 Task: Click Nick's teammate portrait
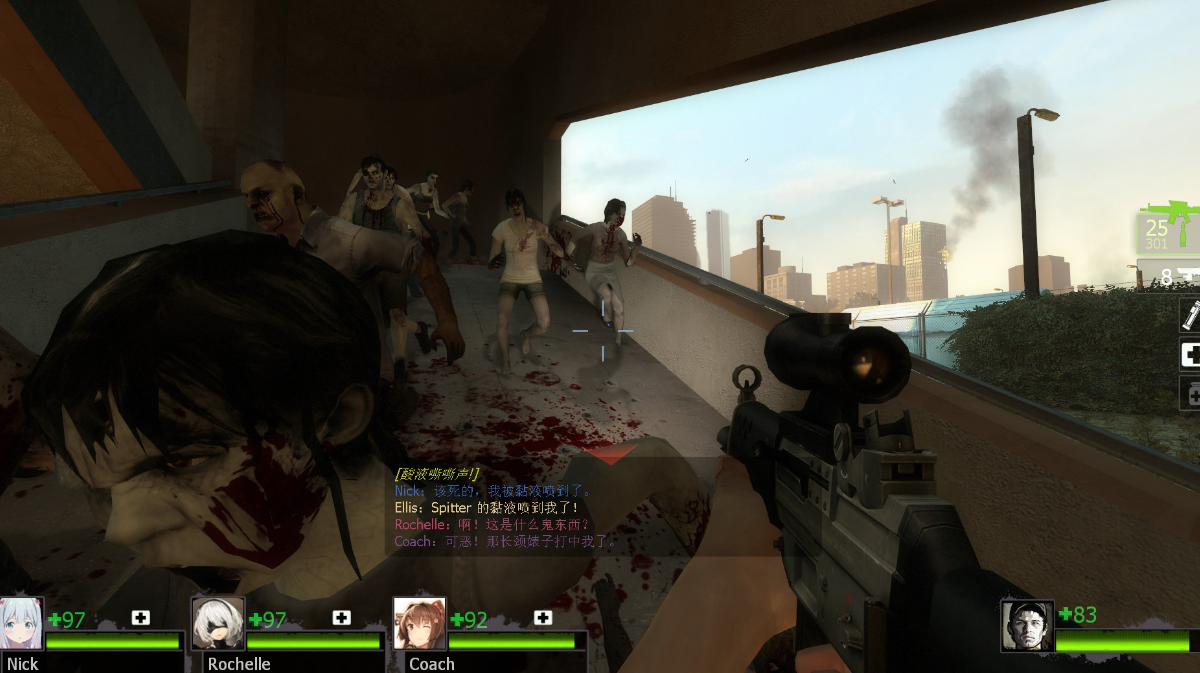click(22, 624)
